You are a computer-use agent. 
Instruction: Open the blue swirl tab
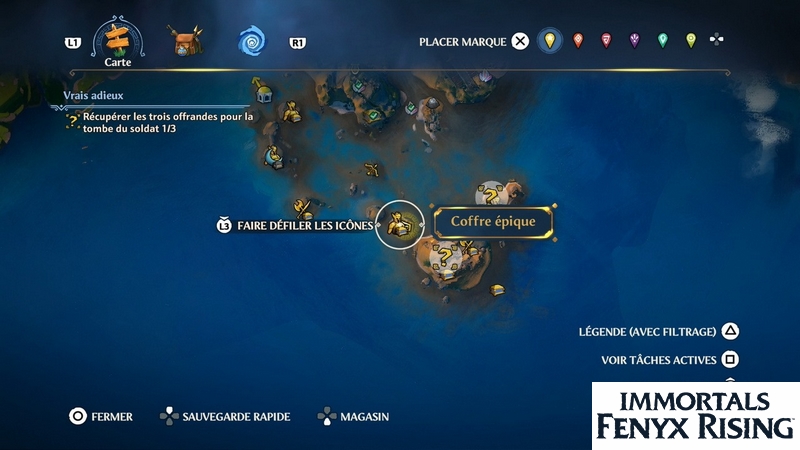click(250, 41)
